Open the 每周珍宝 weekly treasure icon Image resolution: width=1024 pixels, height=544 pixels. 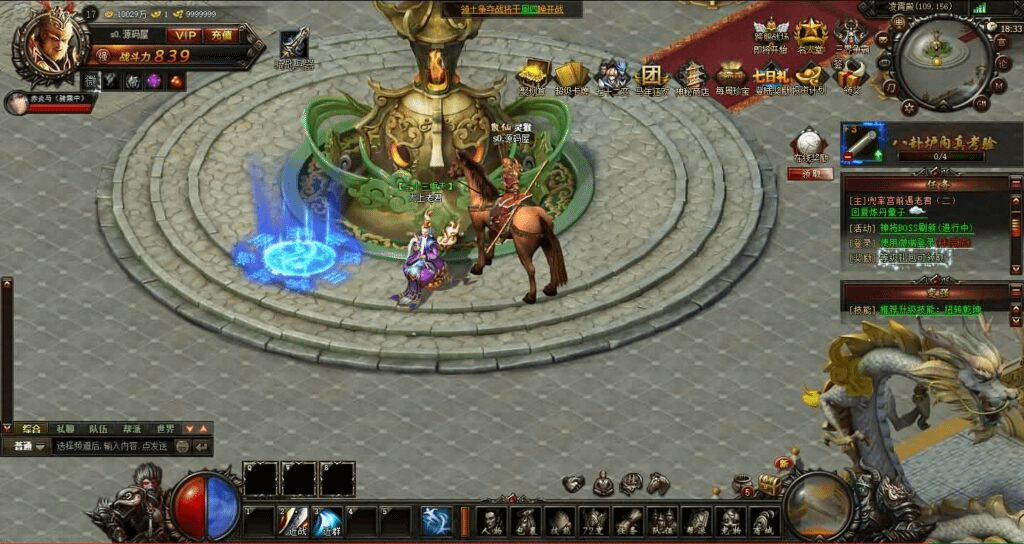731,77
